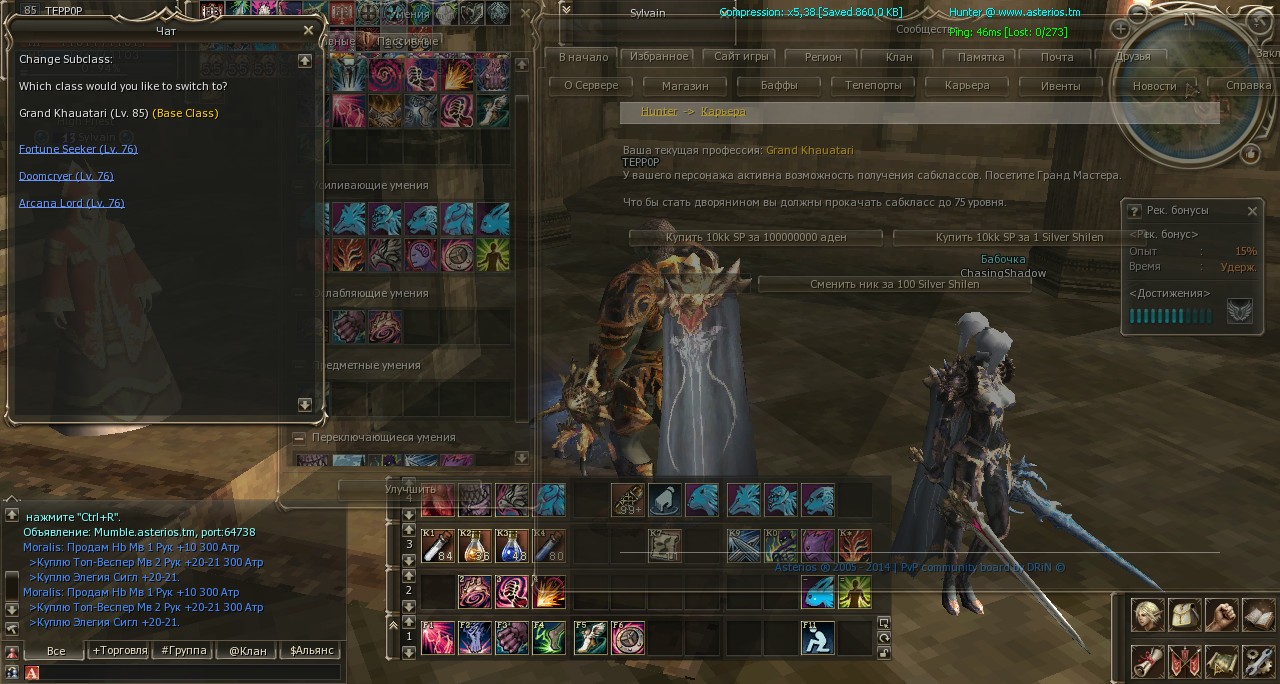Open the Клан tab
This screenshot has width=1280, height=684.
pos(899,57)
